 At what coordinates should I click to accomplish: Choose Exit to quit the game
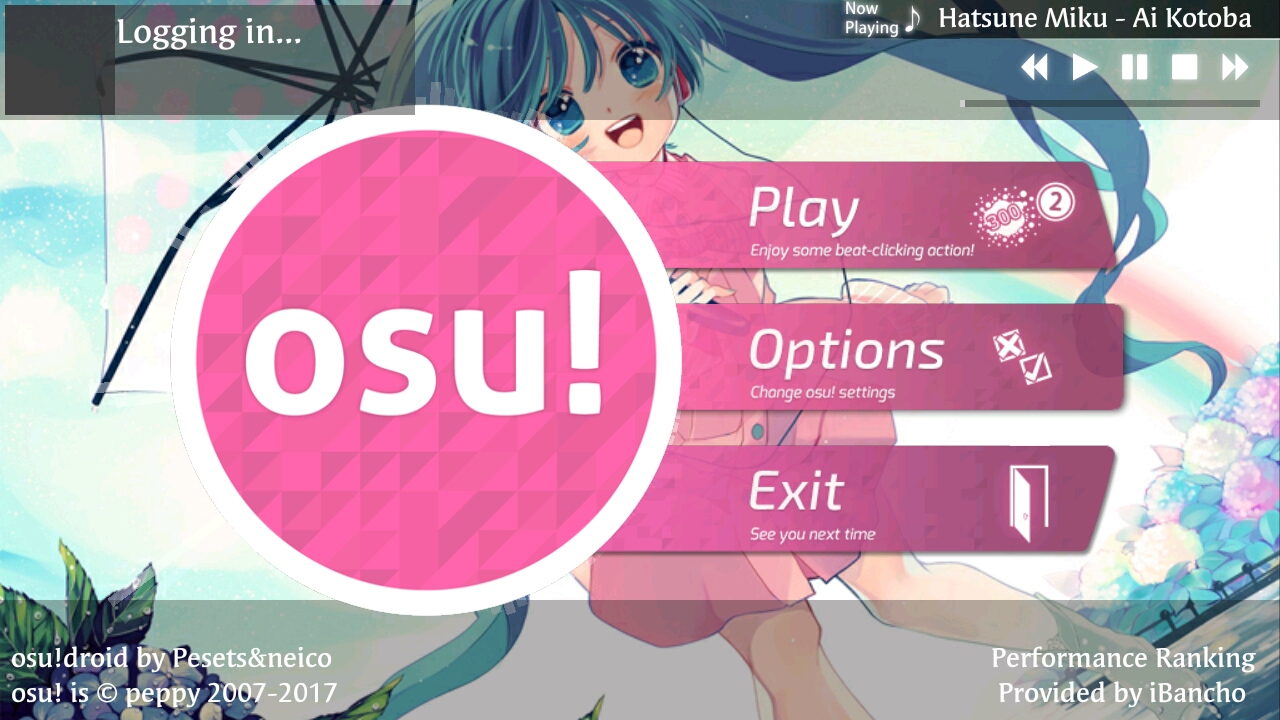(x=795, y=490)
